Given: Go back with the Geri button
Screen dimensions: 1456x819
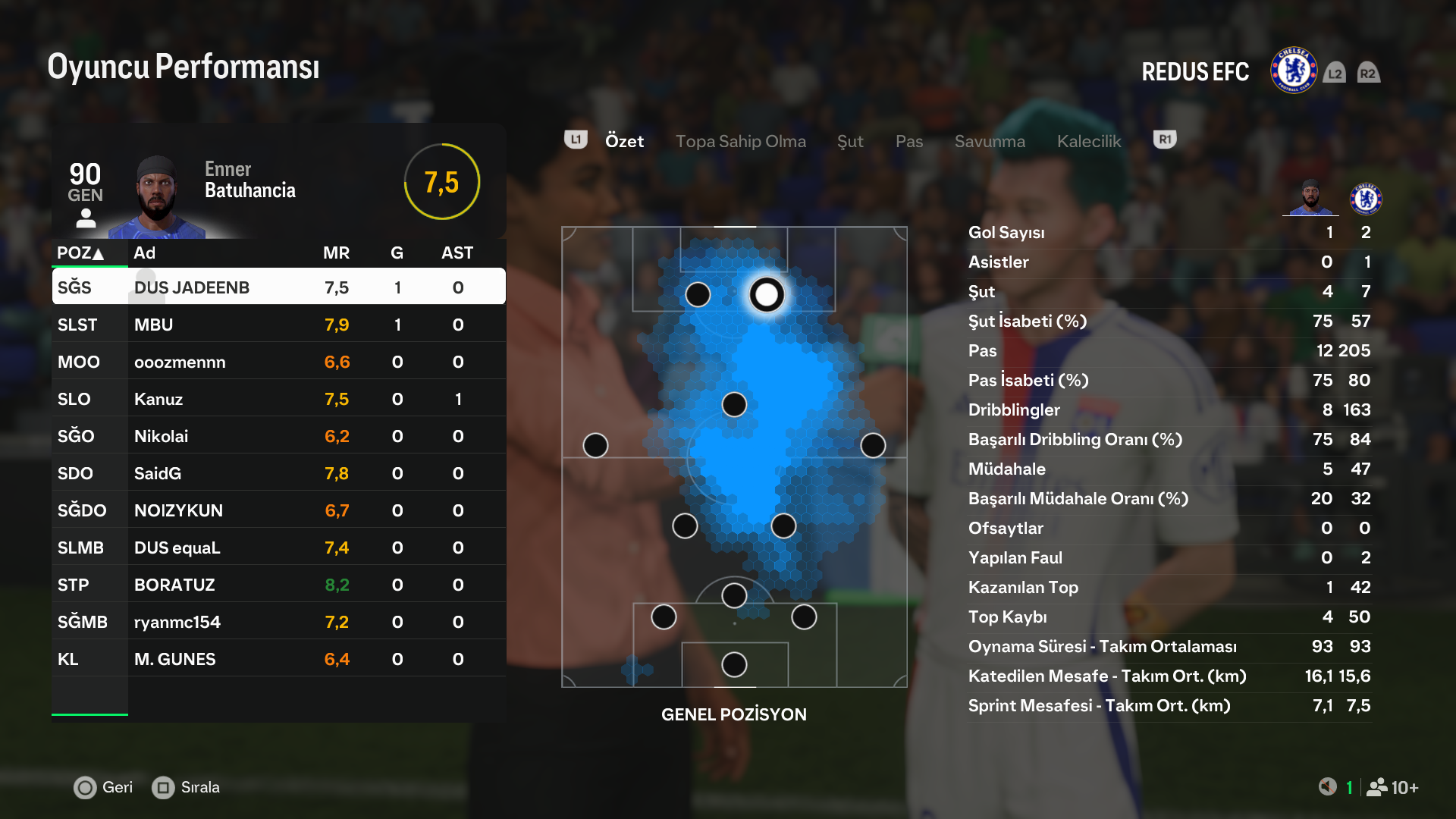Looking at the screenshot, I should coord(103,787).
